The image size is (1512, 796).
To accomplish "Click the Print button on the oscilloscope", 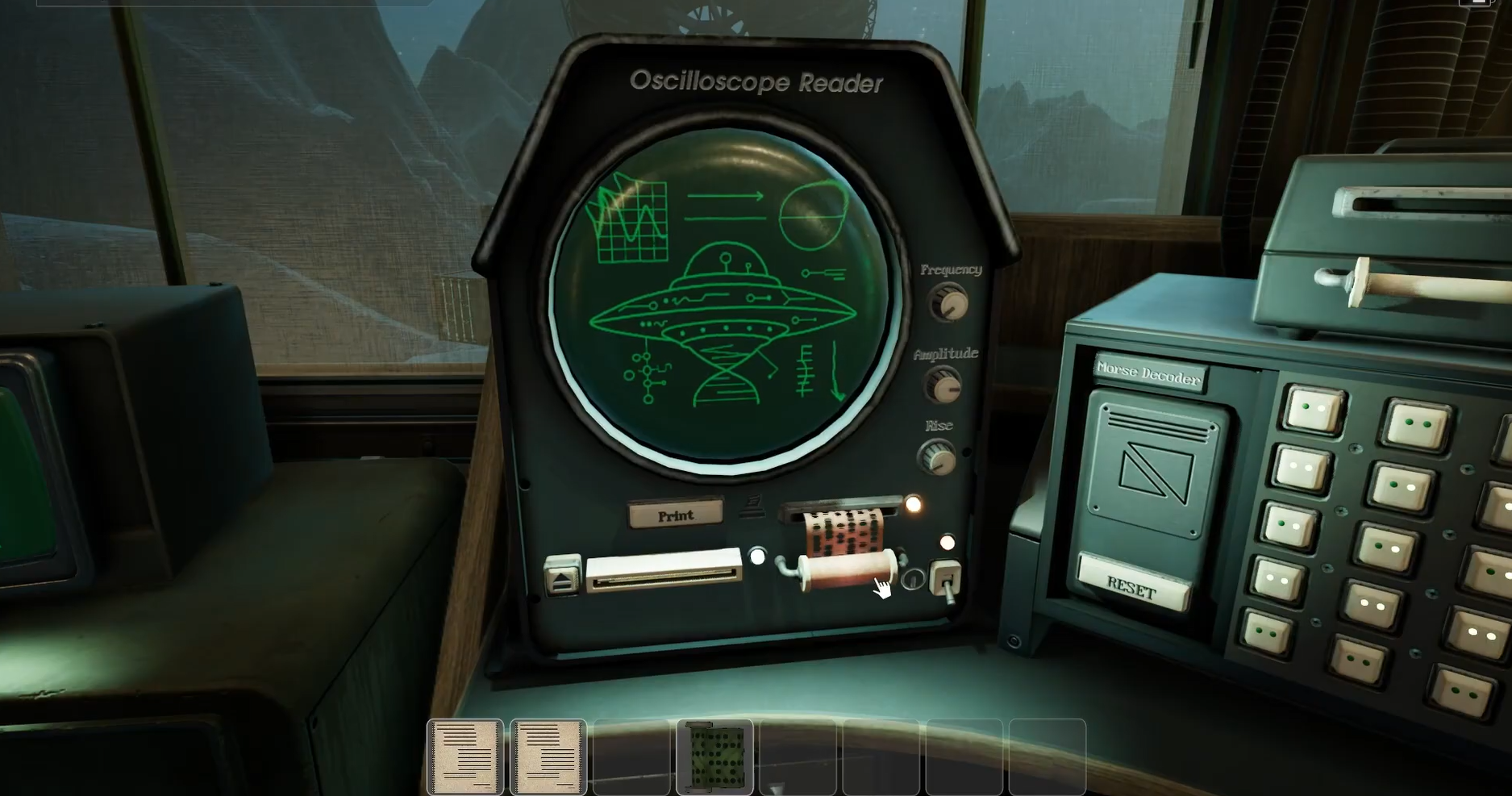I will click(675, 515).
